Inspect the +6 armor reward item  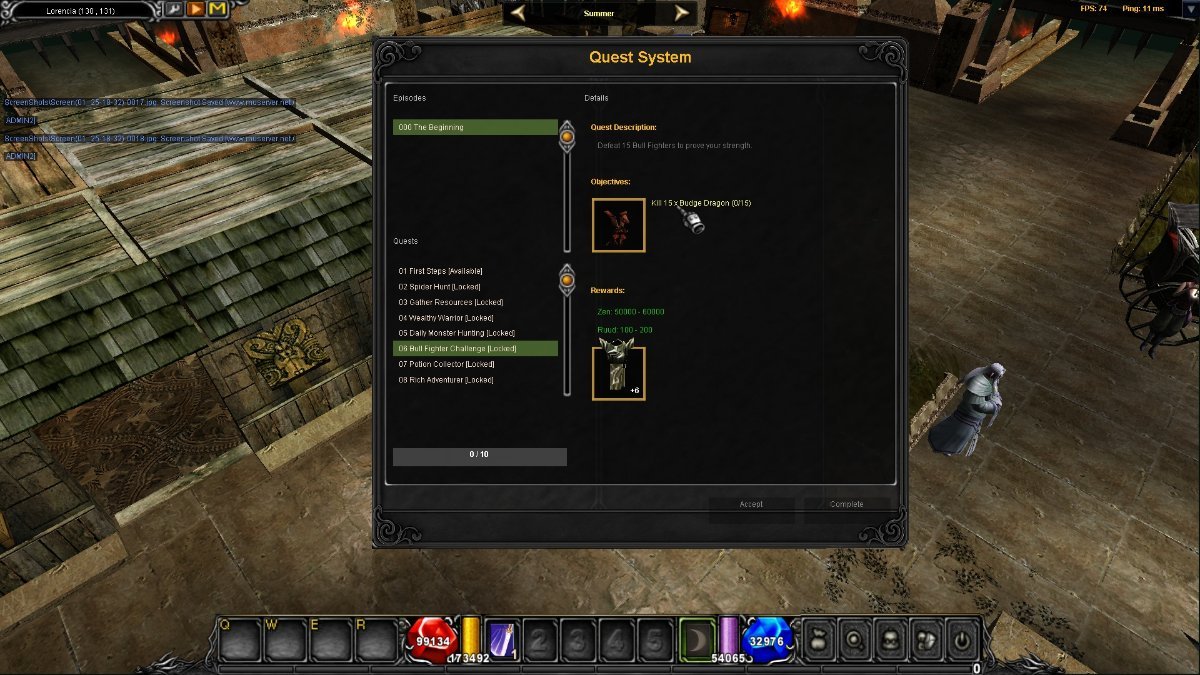pyautogui.click(x=618, y=373)
